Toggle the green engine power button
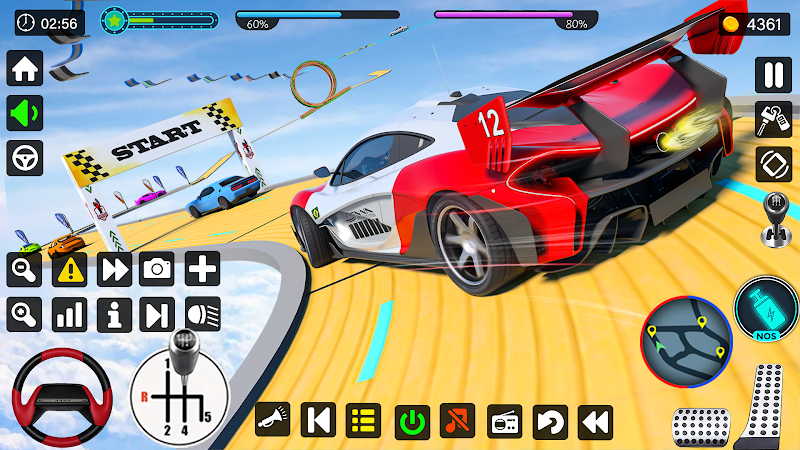This screenshot has width=800, height=450. pos(411,421)
